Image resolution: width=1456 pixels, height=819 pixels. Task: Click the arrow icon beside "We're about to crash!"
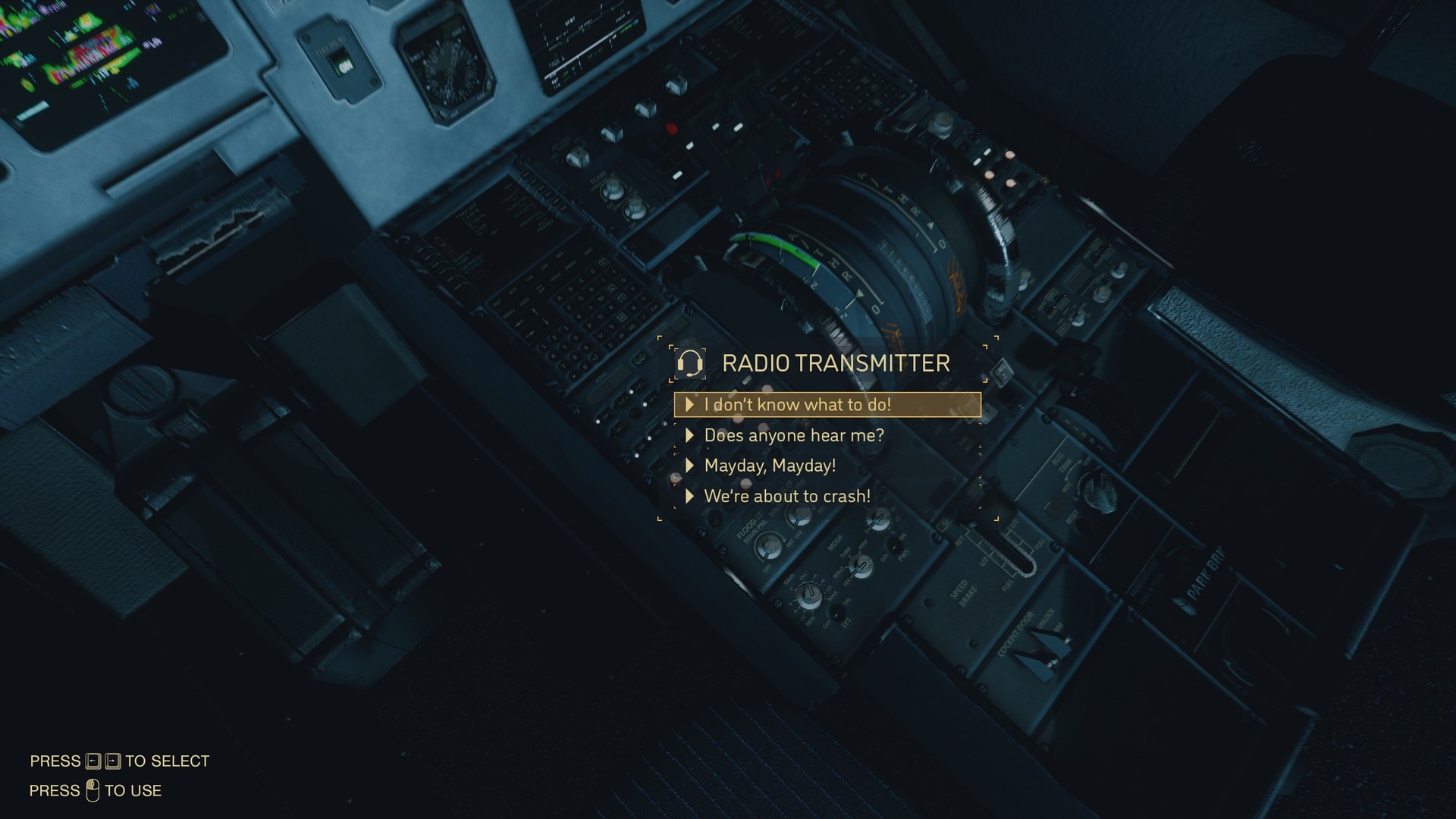point(691,496)
